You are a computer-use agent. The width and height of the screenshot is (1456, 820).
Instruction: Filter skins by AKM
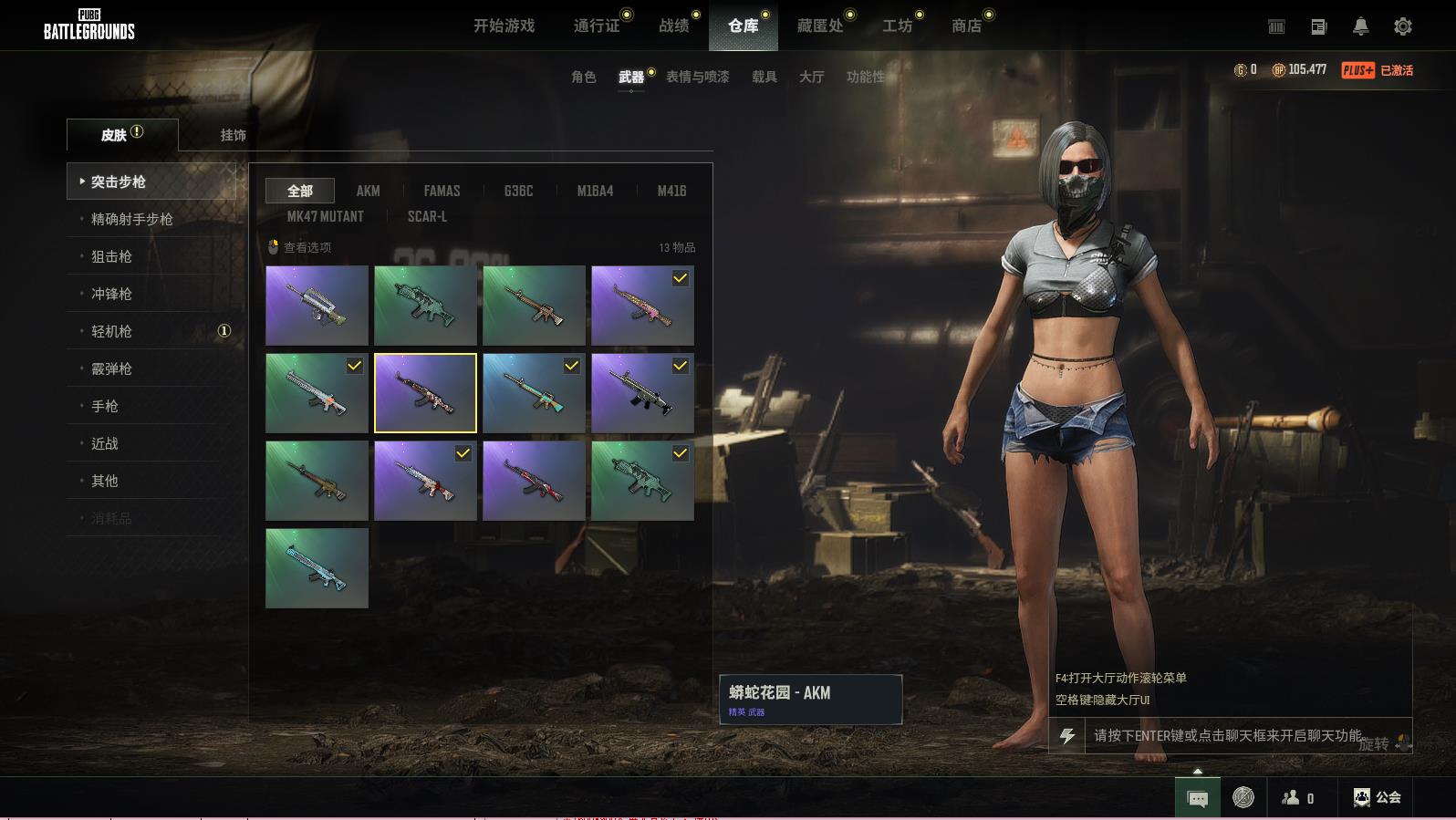pyautogui.click(x=368, y=191)
